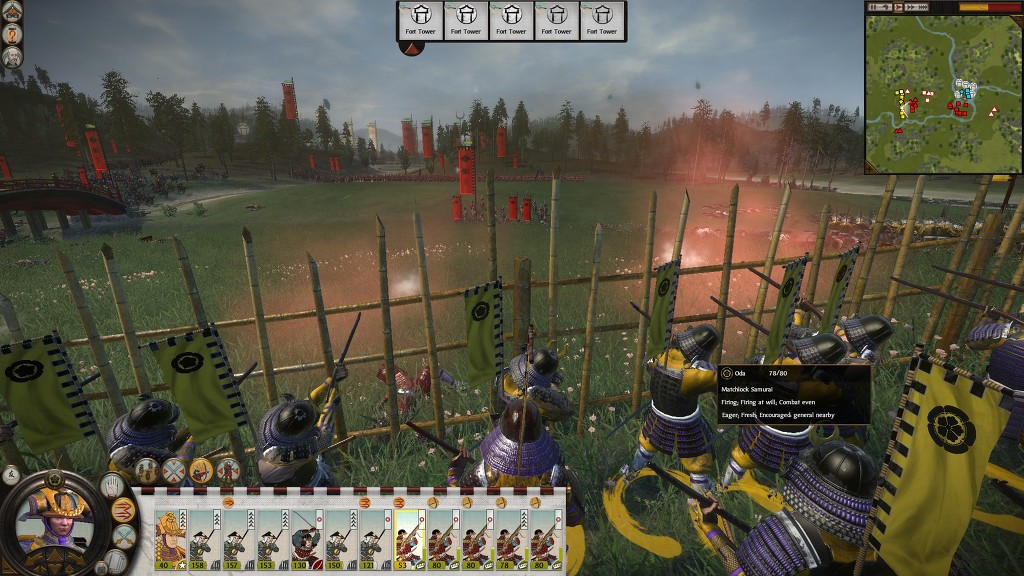1024x576 pixels.
Task: Open the question mark help button
Action: (12, 34)
